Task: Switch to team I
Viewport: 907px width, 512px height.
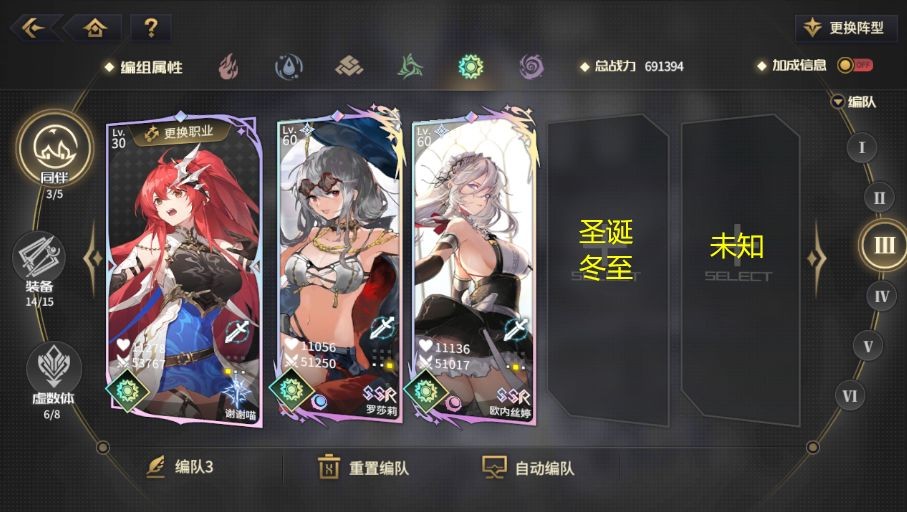Action: point(861,148)
